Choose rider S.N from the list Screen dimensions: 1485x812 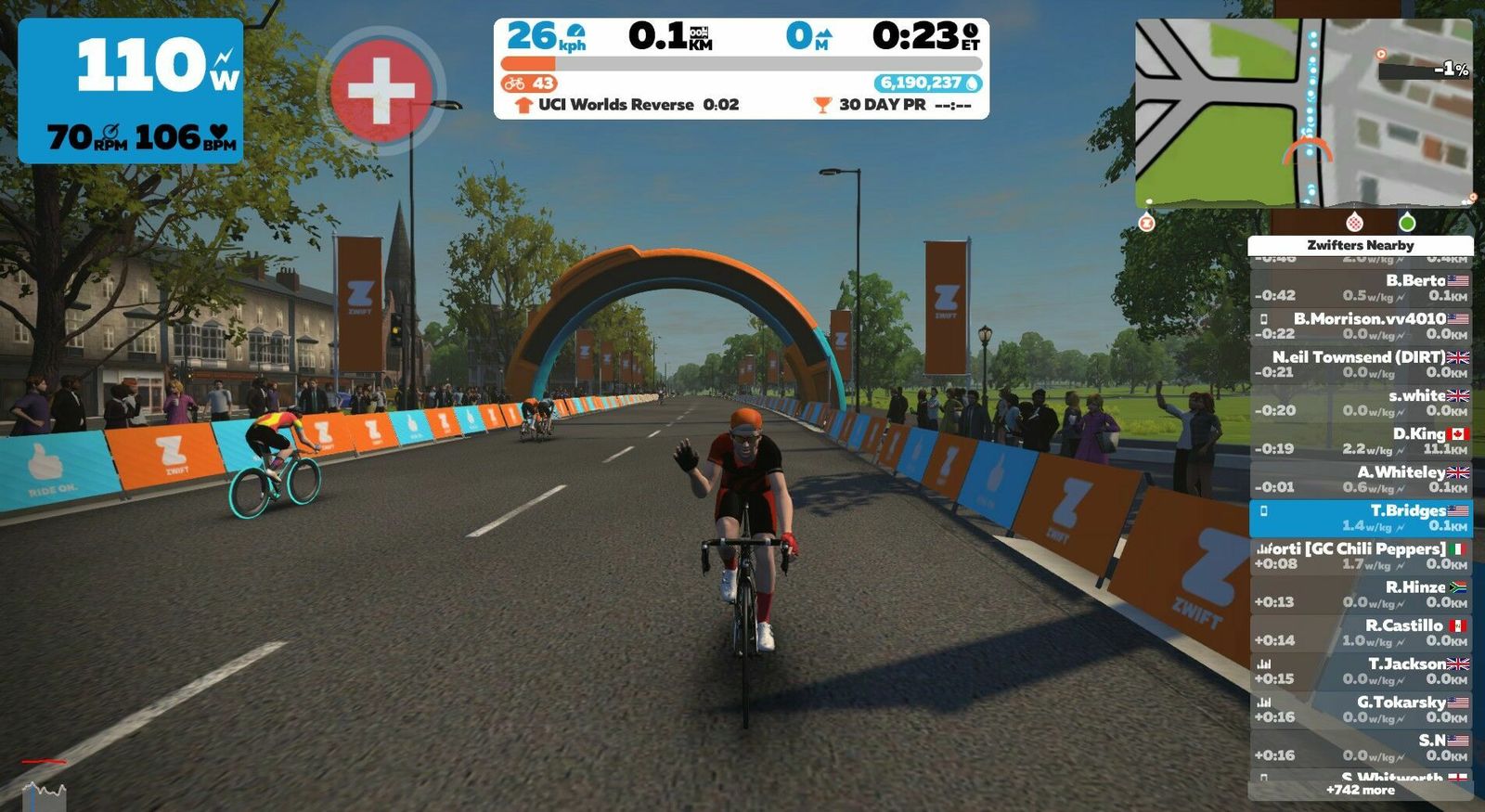coord(1360,748)
